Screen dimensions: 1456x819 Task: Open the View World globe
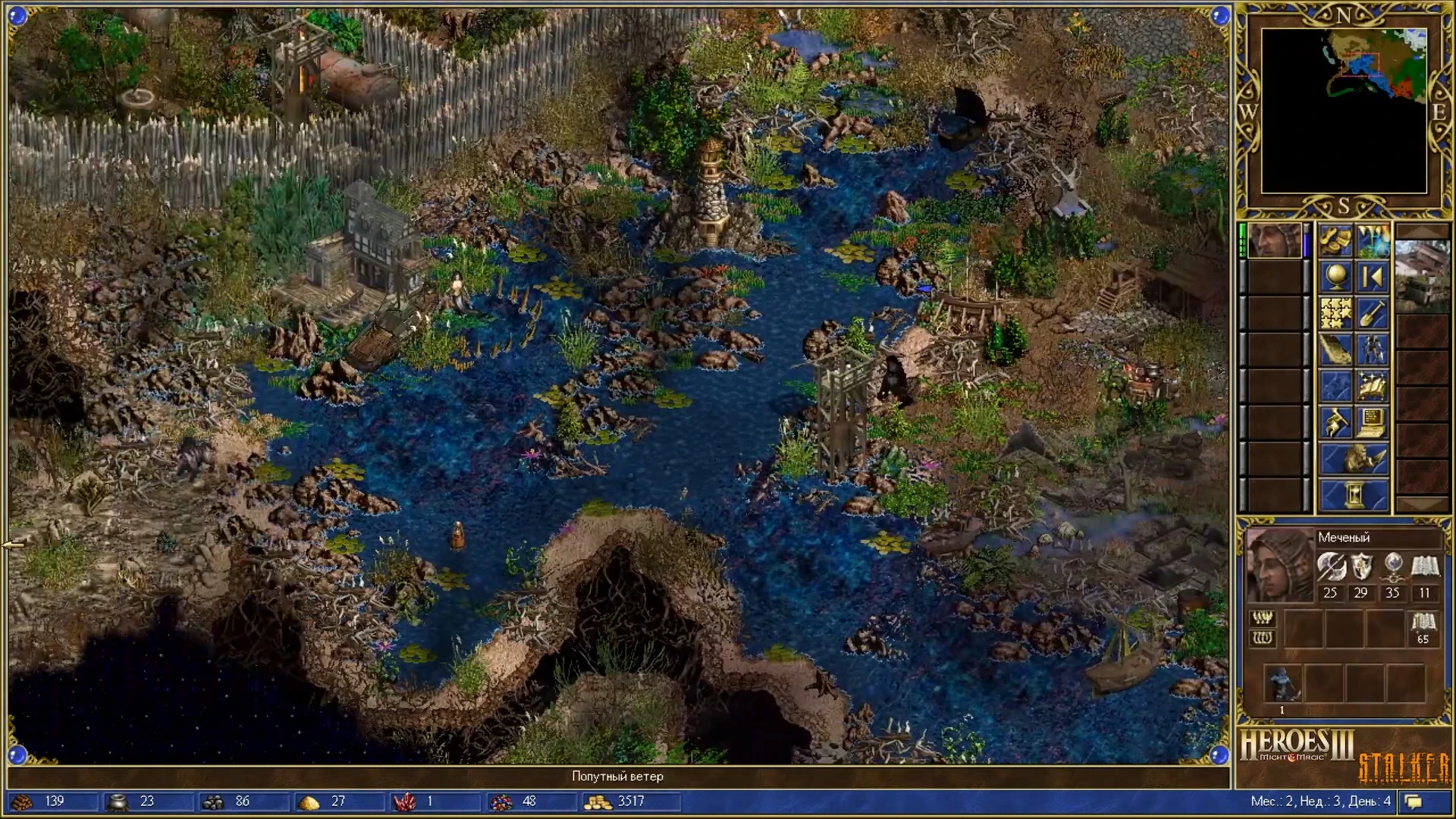[x=1336, y=275]
